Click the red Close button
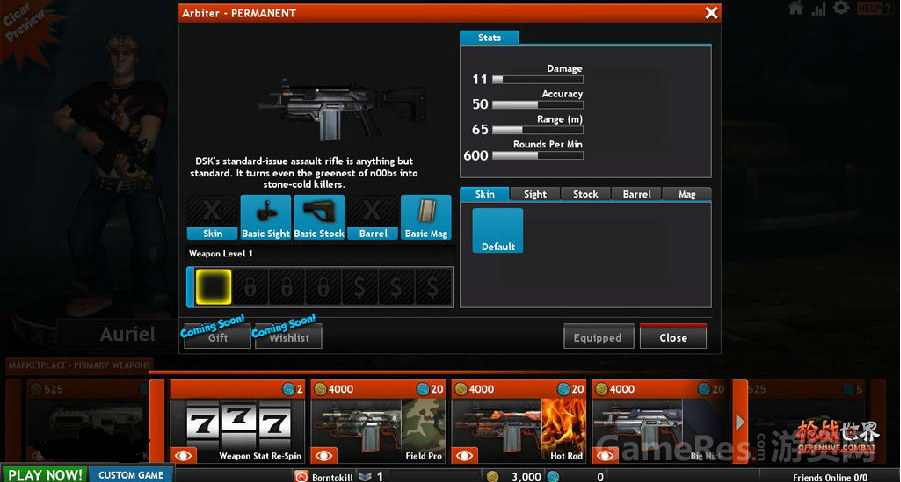901x482 pixels. (x=673, y=337)
